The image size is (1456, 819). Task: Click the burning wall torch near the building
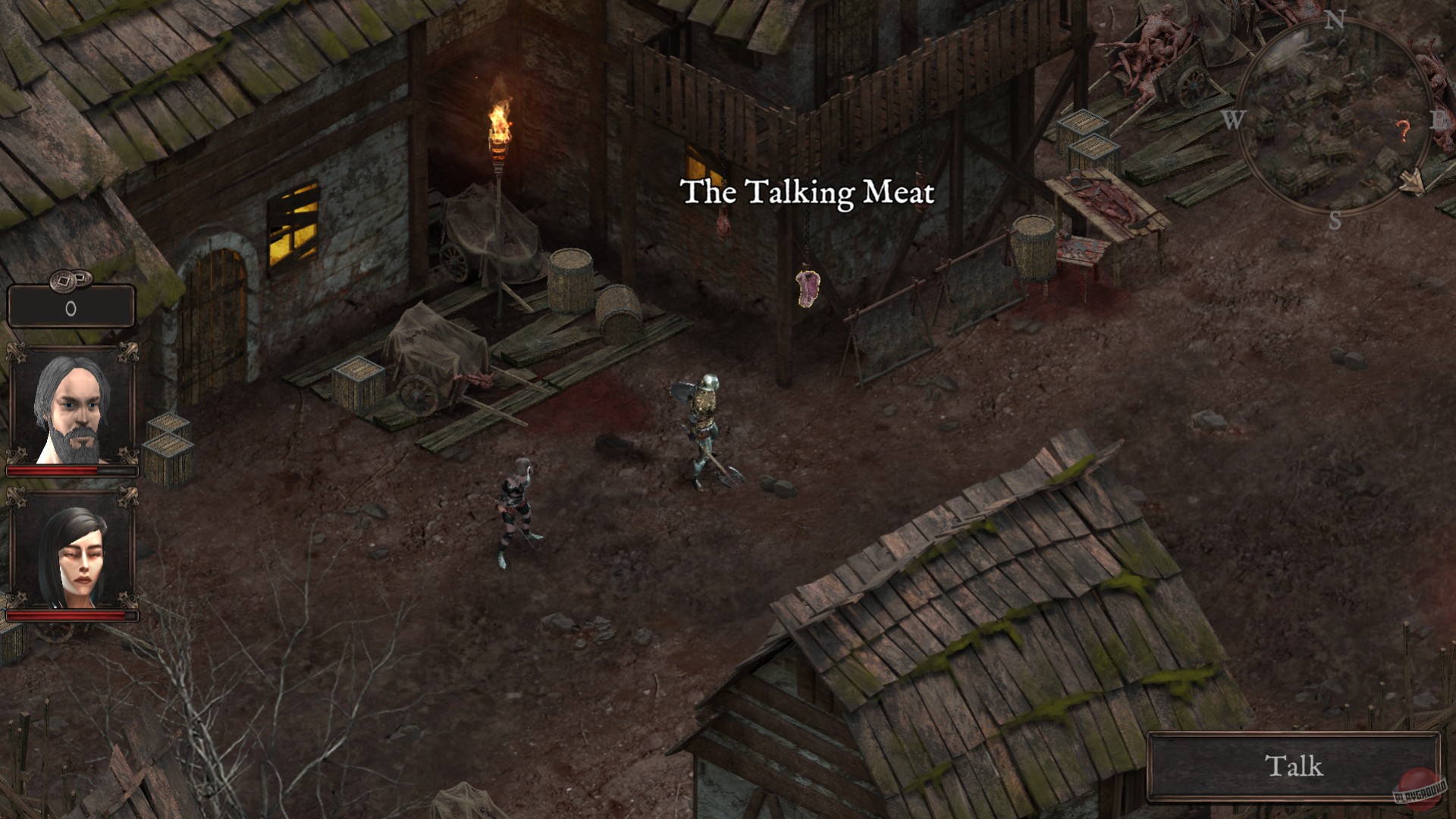tap(497, 125)
